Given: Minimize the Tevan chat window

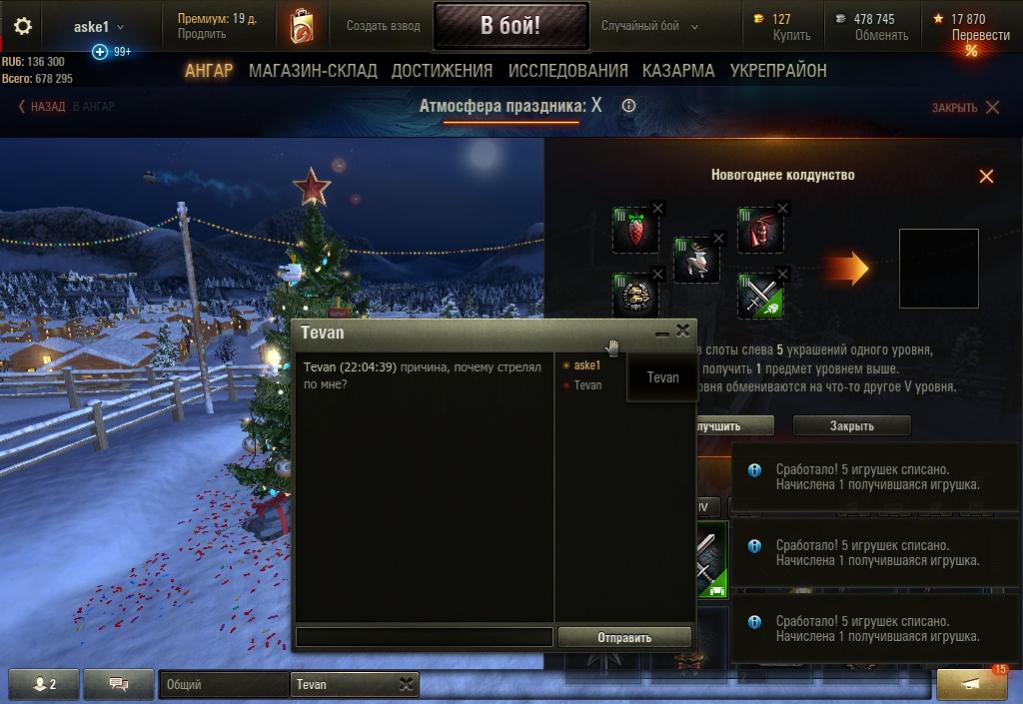Looking at the screenshot, I should point(662,333).
